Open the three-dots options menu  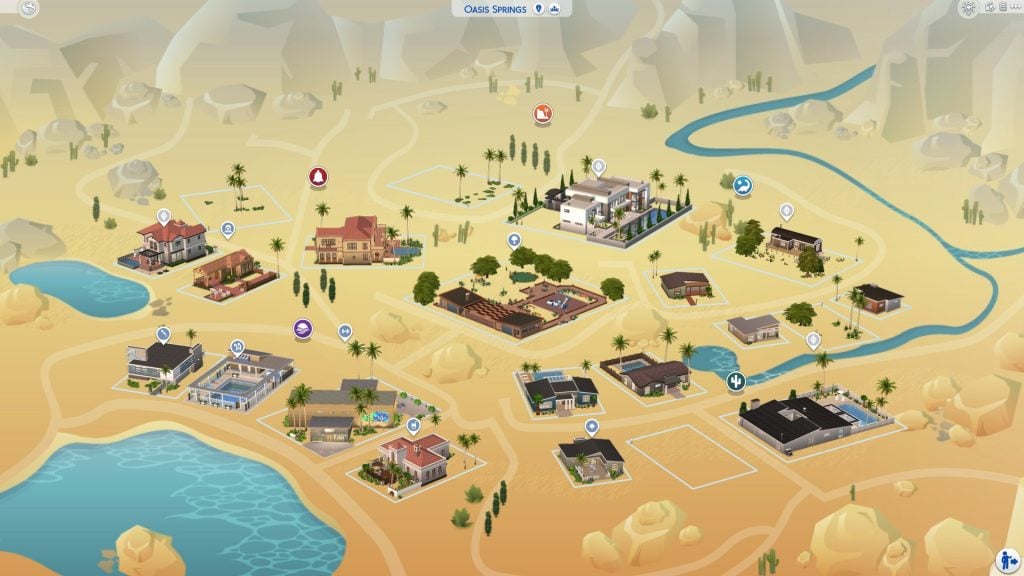click(x=1014, y=8)
